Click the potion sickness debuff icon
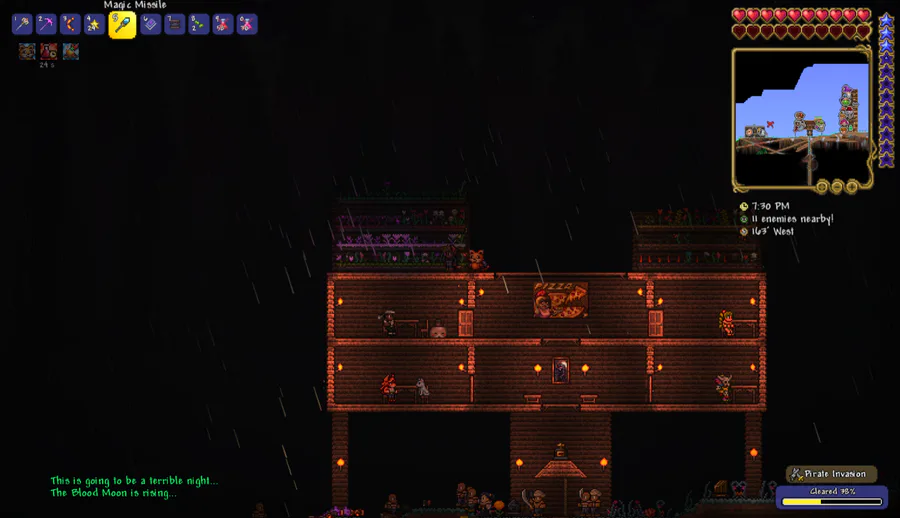 click(49, 51)
